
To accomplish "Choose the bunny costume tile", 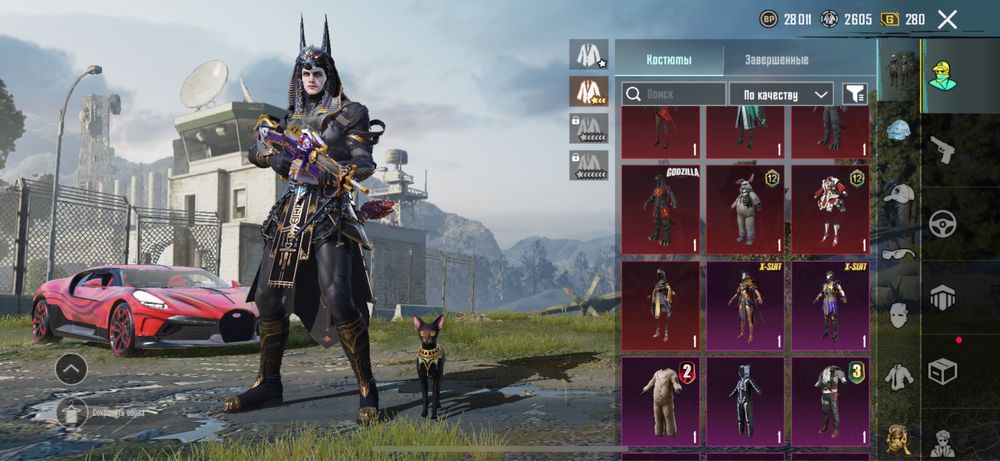I will coord(745,209).
